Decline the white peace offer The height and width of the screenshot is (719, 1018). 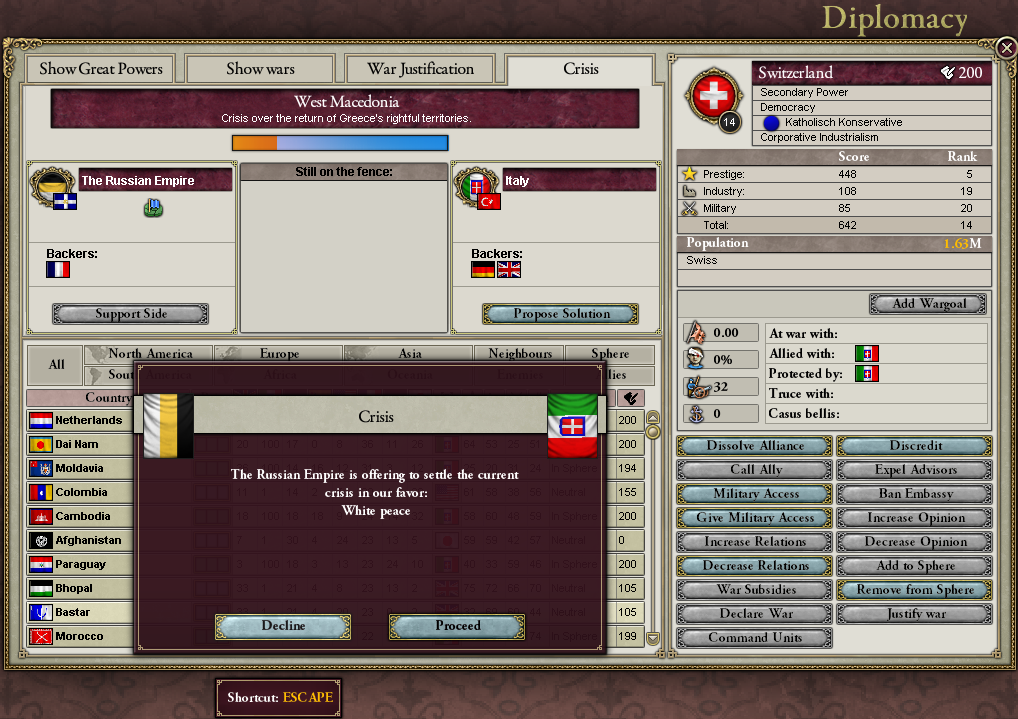(x=283, y=626)
